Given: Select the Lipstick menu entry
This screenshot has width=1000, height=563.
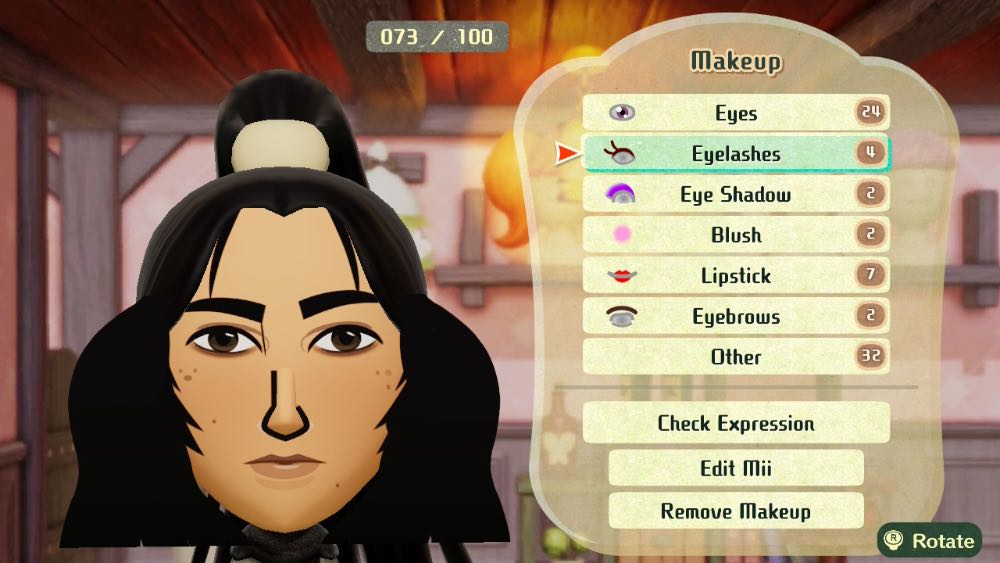Looking at the screenshot, I should click(735, 276).
